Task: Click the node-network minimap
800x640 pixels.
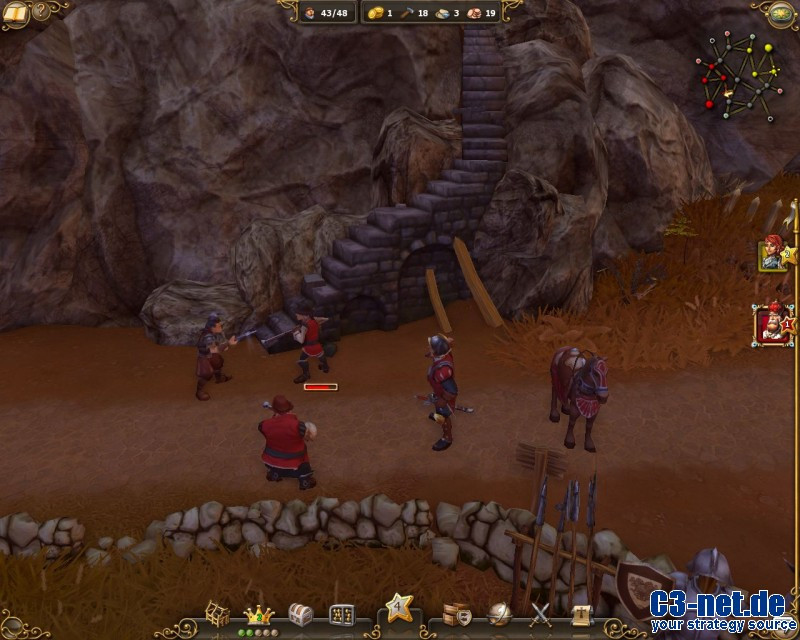Action: [741, 72]
